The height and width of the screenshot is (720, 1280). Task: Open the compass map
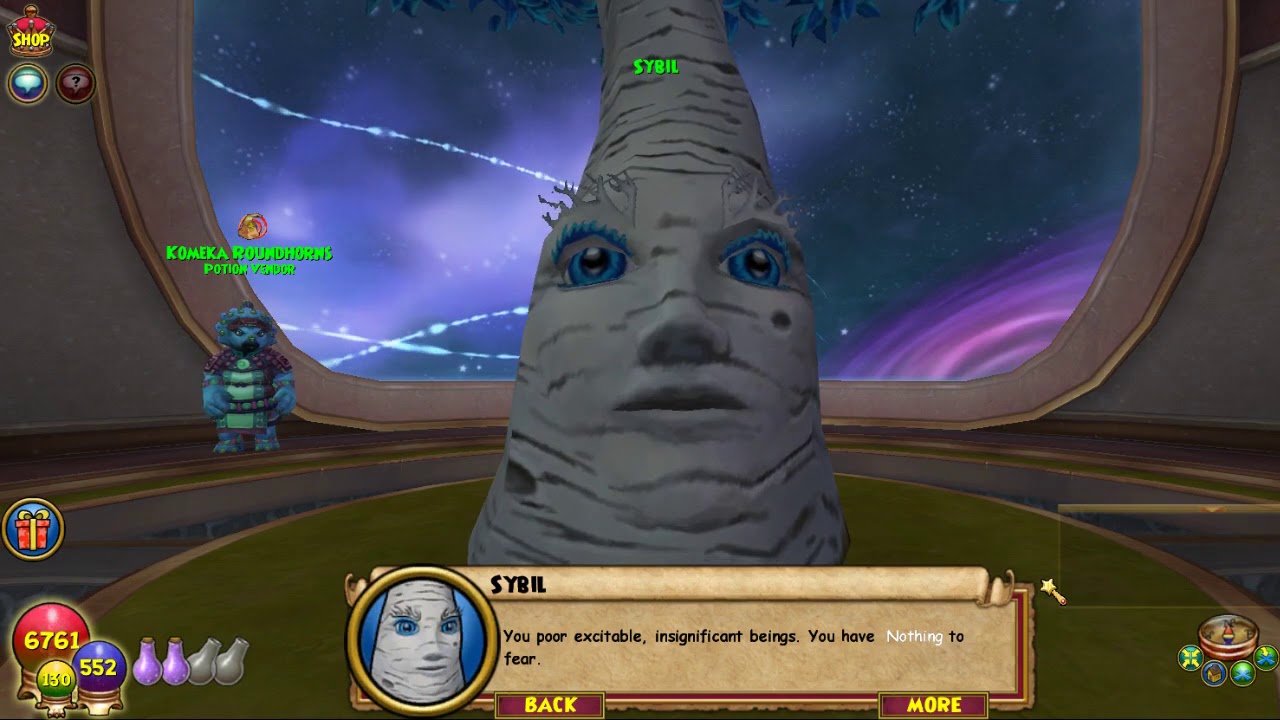point(1228,634)
